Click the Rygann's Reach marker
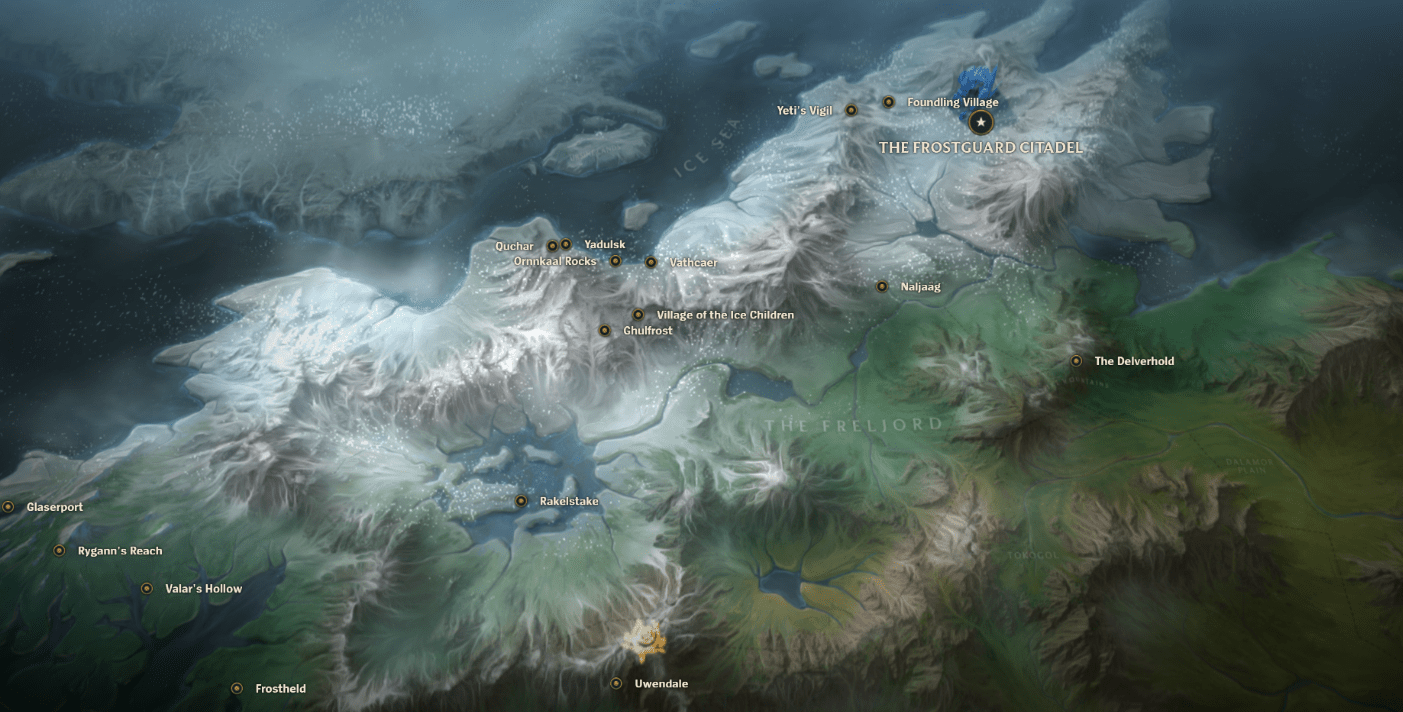The width and height of the screenshot is (1403, 712). point(59,551)
